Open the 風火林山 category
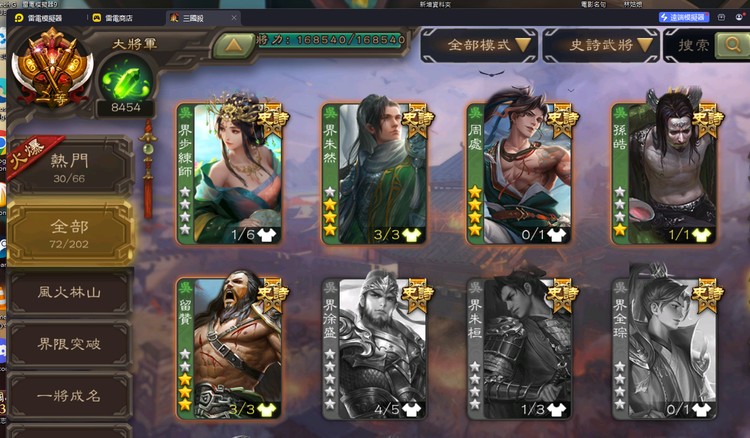The image size is (750, 438). pyautogui.click(x=70, y=293)
